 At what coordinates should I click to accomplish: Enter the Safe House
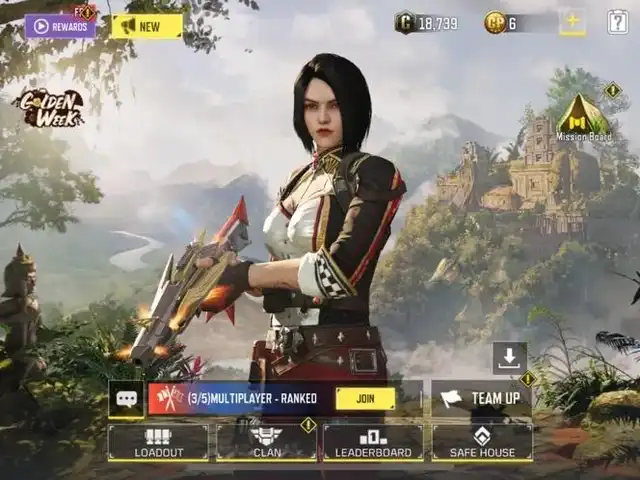pos(481,442)
